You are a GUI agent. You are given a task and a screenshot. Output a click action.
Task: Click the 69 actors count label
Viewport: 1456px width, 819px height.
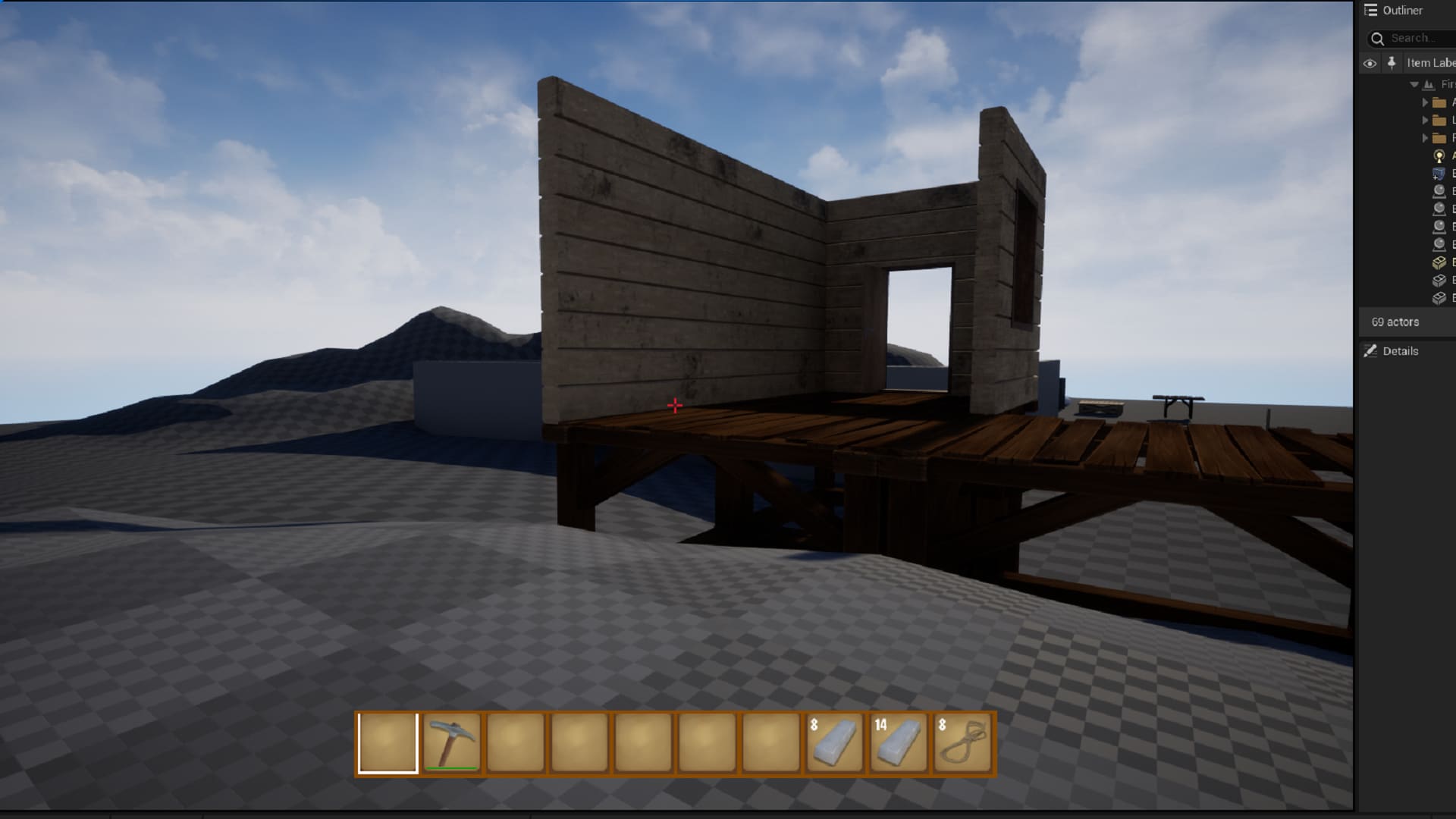point(1395,322)
